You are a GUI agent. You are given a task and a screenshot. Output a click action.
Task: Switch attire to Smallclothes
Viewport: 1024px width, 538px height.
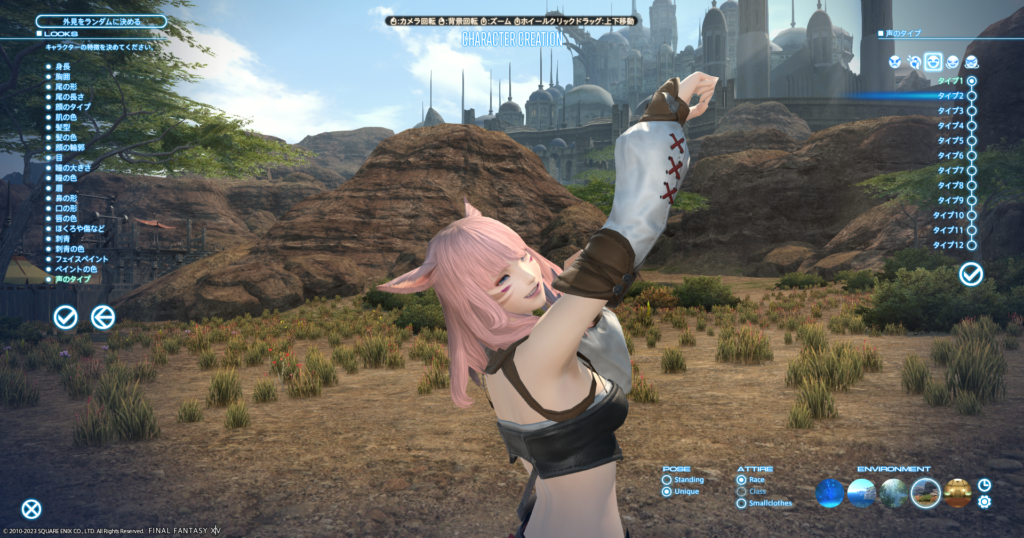741,503
